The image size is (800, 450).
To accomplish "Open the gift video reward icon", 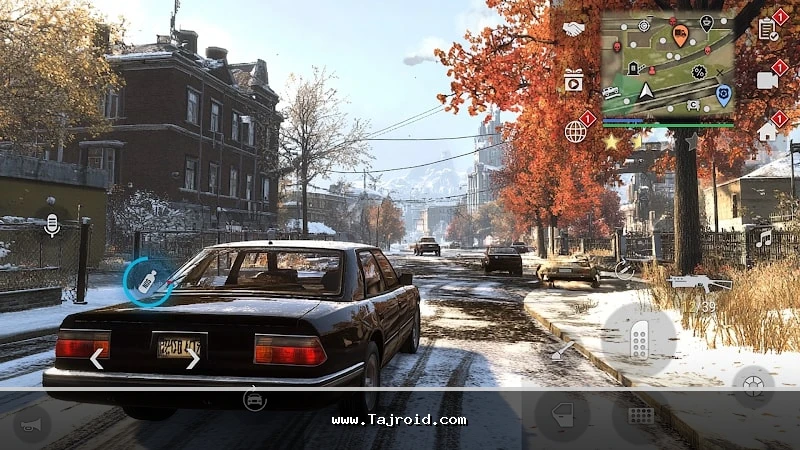I will tap(573, 80).
